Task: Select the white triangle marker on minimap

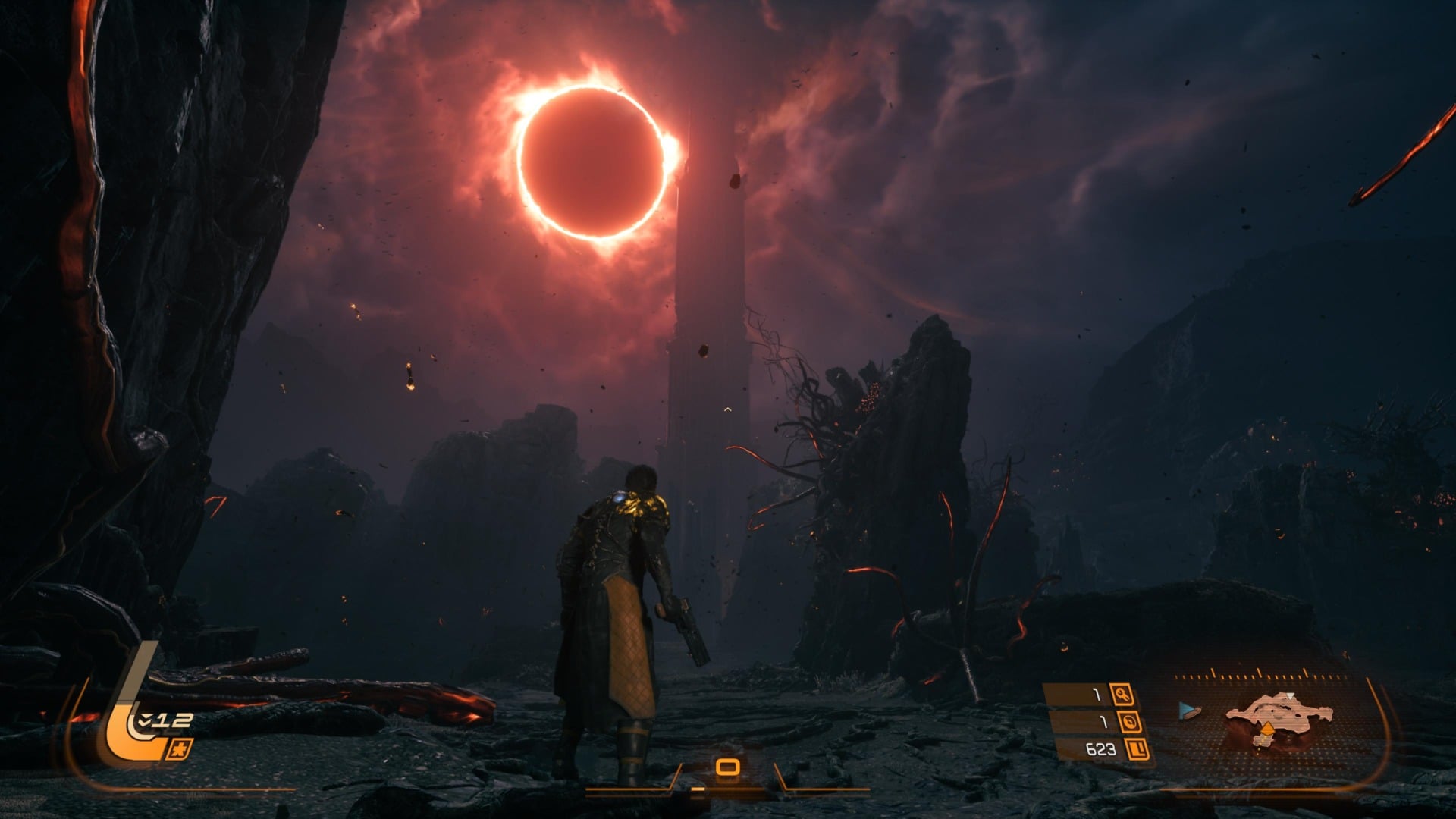Action: click(x=1290, y=695)
